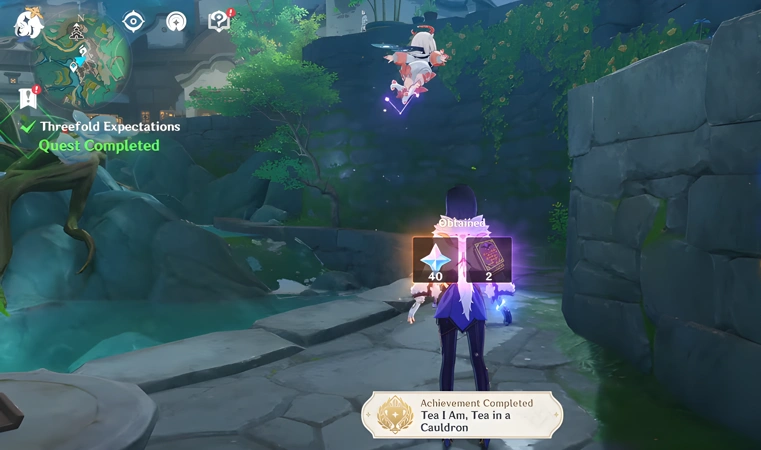Open the compass-shaped Adventurer Handbook icon
The width and height of the screenshot is (761, 450).
point(176,21)
